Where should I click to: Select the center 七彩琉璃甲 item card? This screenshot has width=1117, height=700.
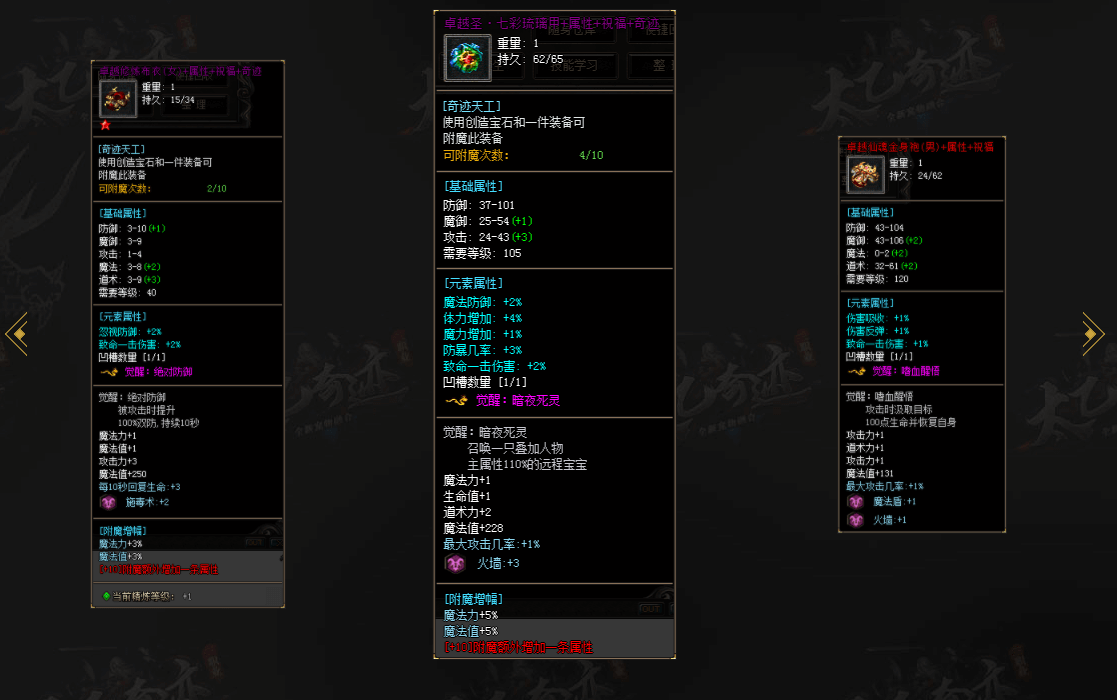tap(554, 334)
